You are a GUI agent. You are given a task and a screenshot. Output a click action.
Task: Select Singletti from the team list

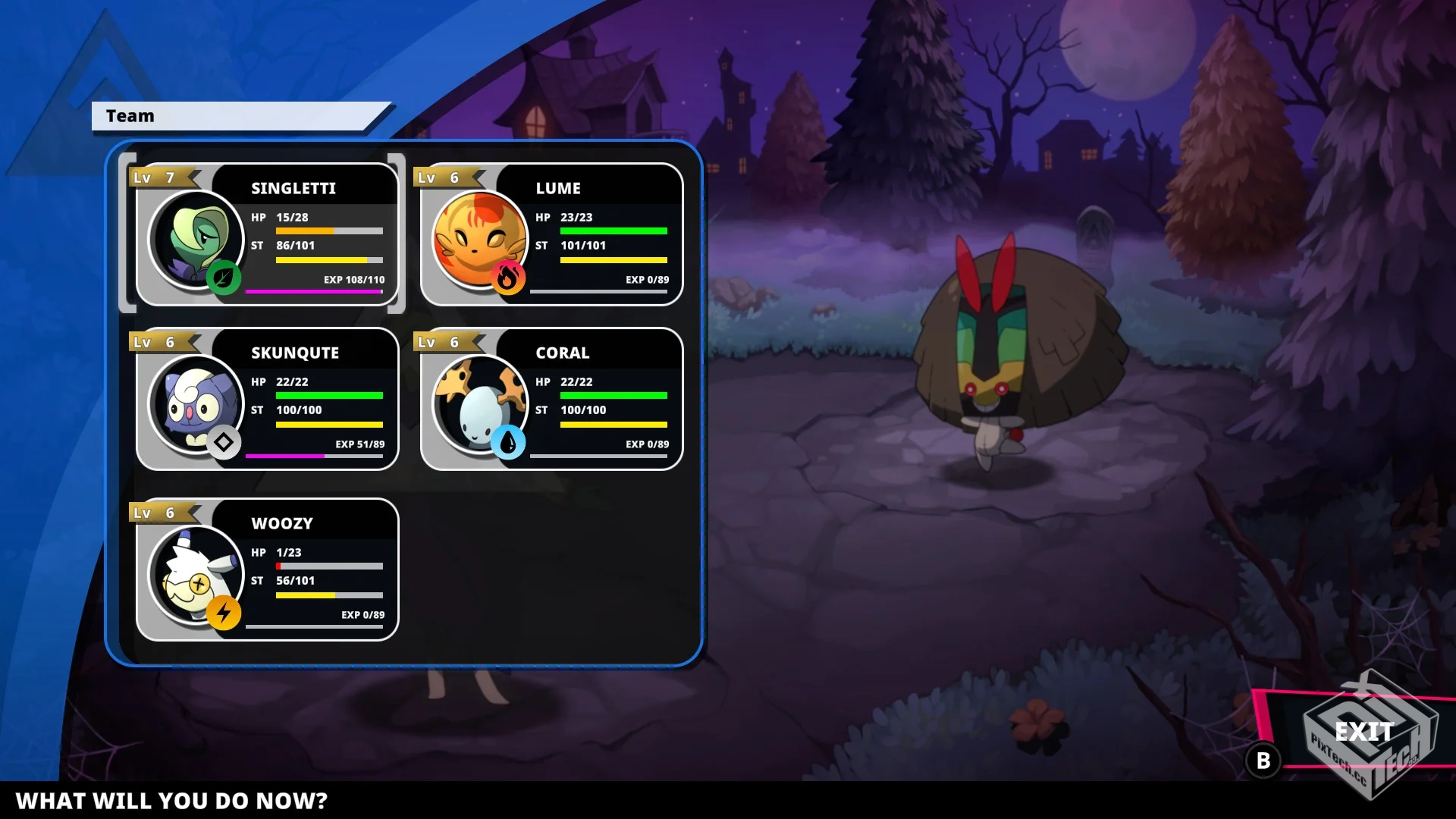(267, 234)
